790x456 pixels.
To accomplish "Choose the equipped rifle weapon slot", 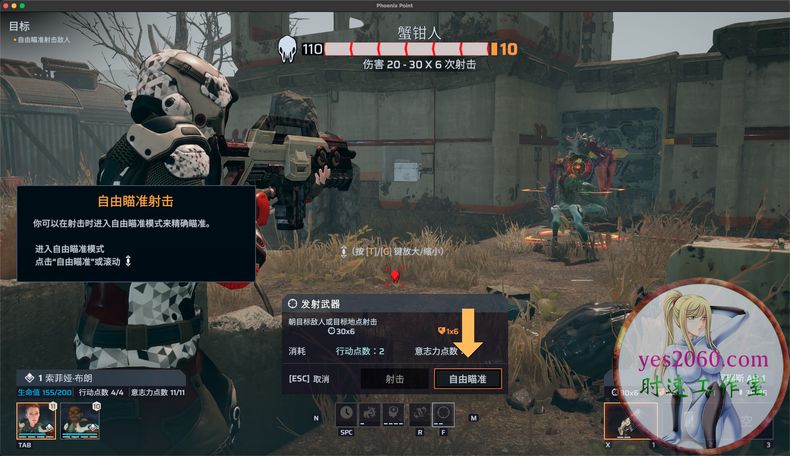I will click(x=631, y=421).
